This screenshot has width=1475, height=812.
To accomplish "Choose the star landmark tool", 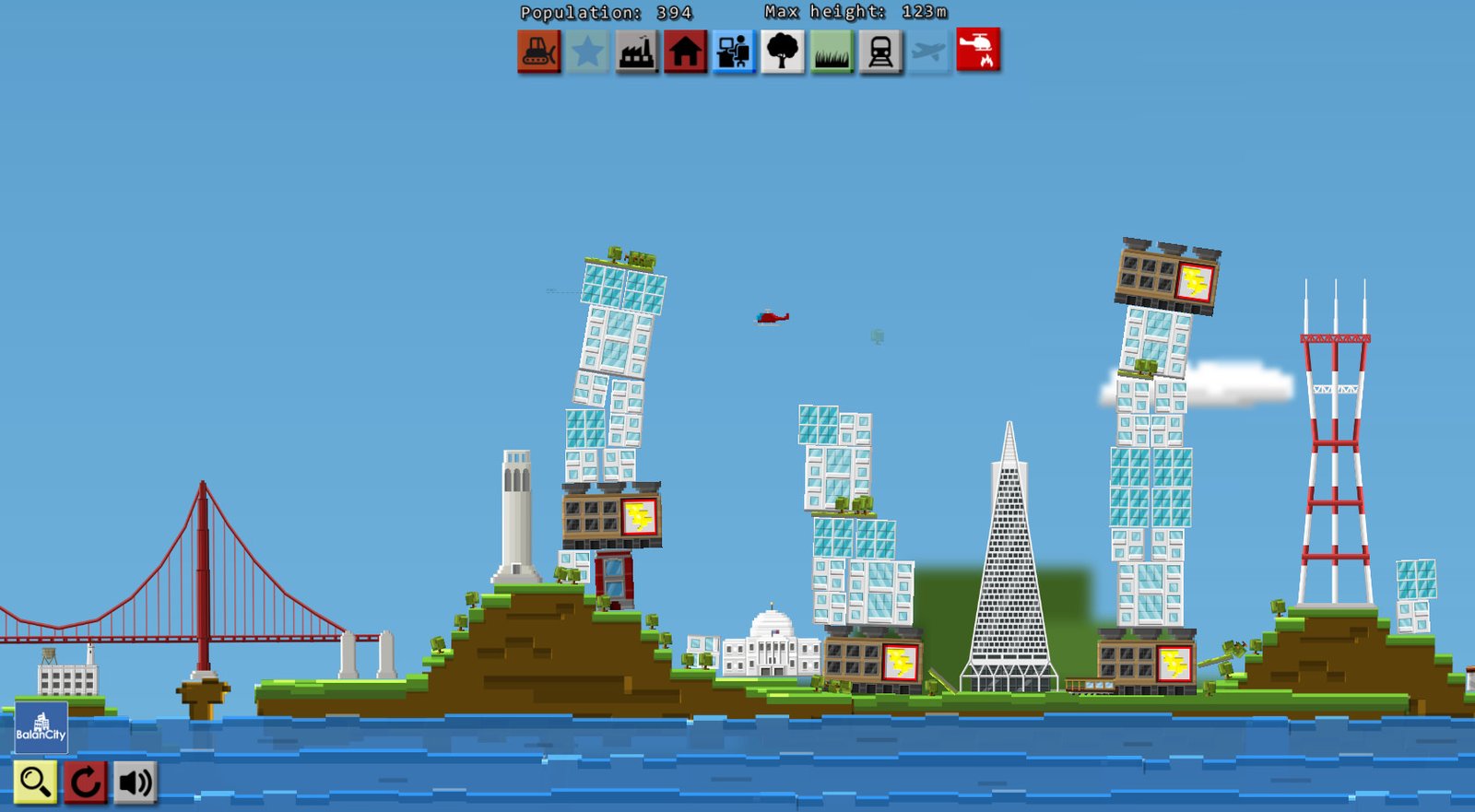I will (588, 52).
